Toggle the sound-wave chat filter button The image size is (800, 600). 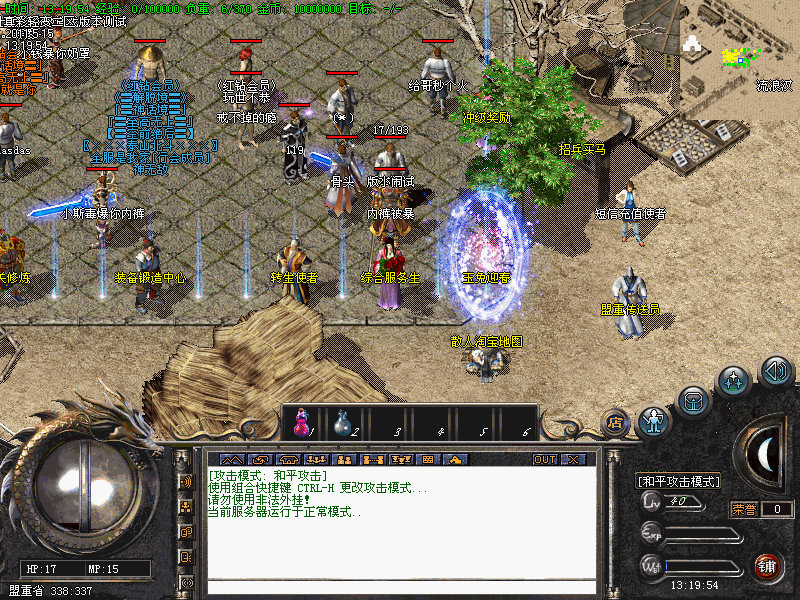pyautogui.click(x=186, y=481)
